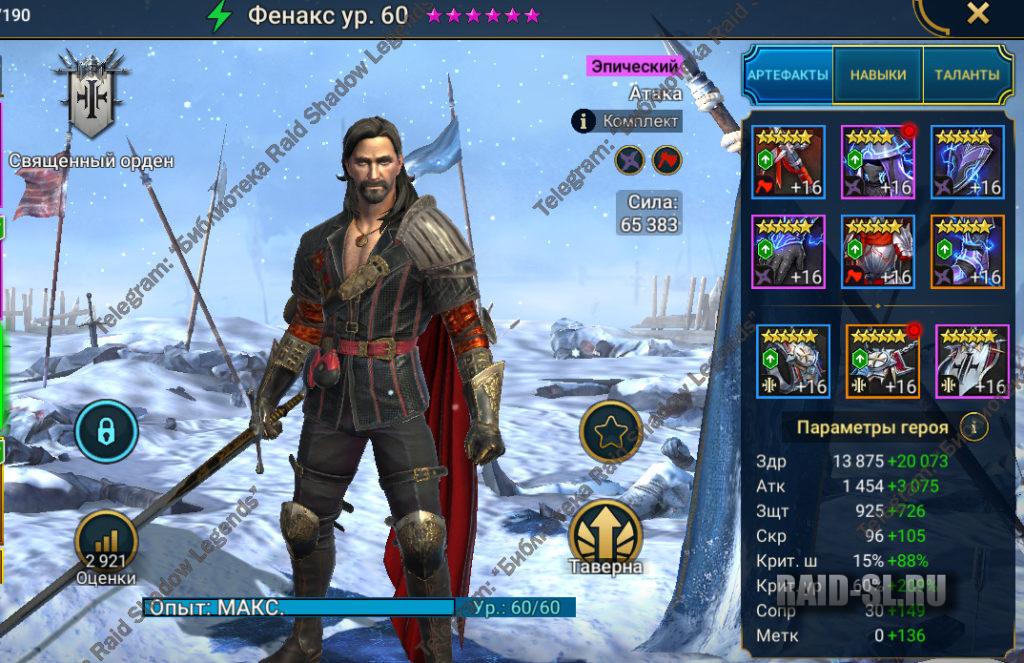Select the cross ring accessory slot

click(x=792, y=361)
